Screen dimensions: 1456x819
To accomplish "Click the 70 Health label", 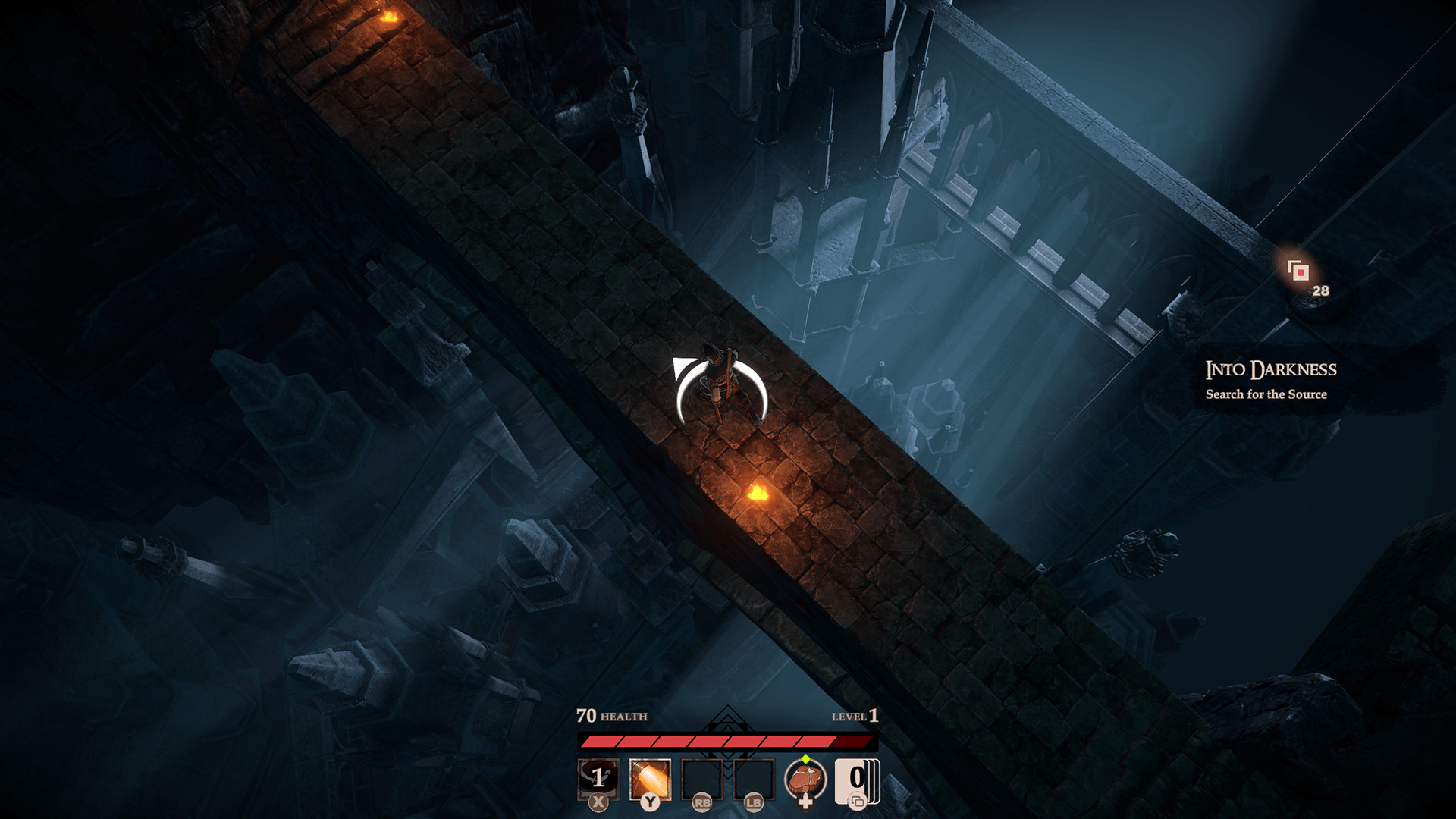I will click(x=610, y=717).
